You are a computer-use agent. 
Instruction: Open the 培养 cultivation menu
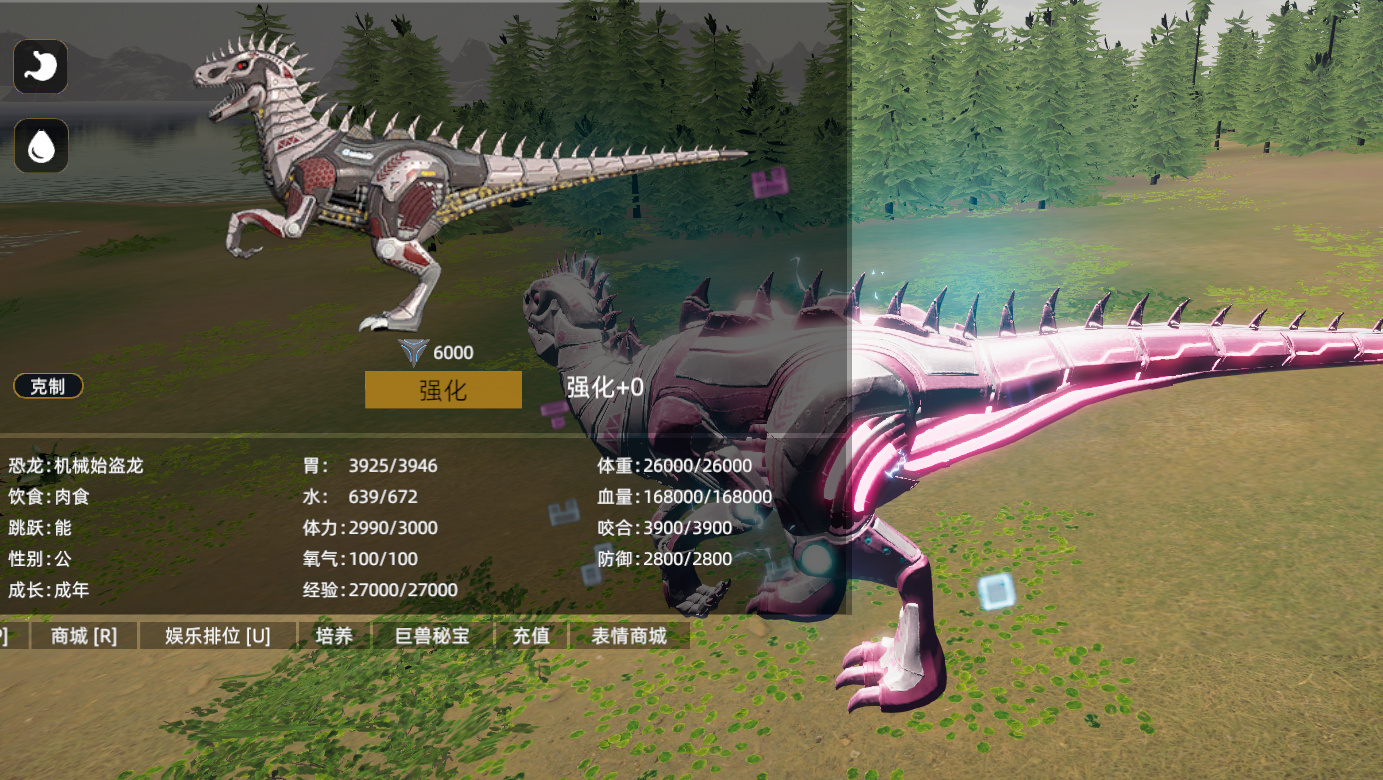pos(334,636)
